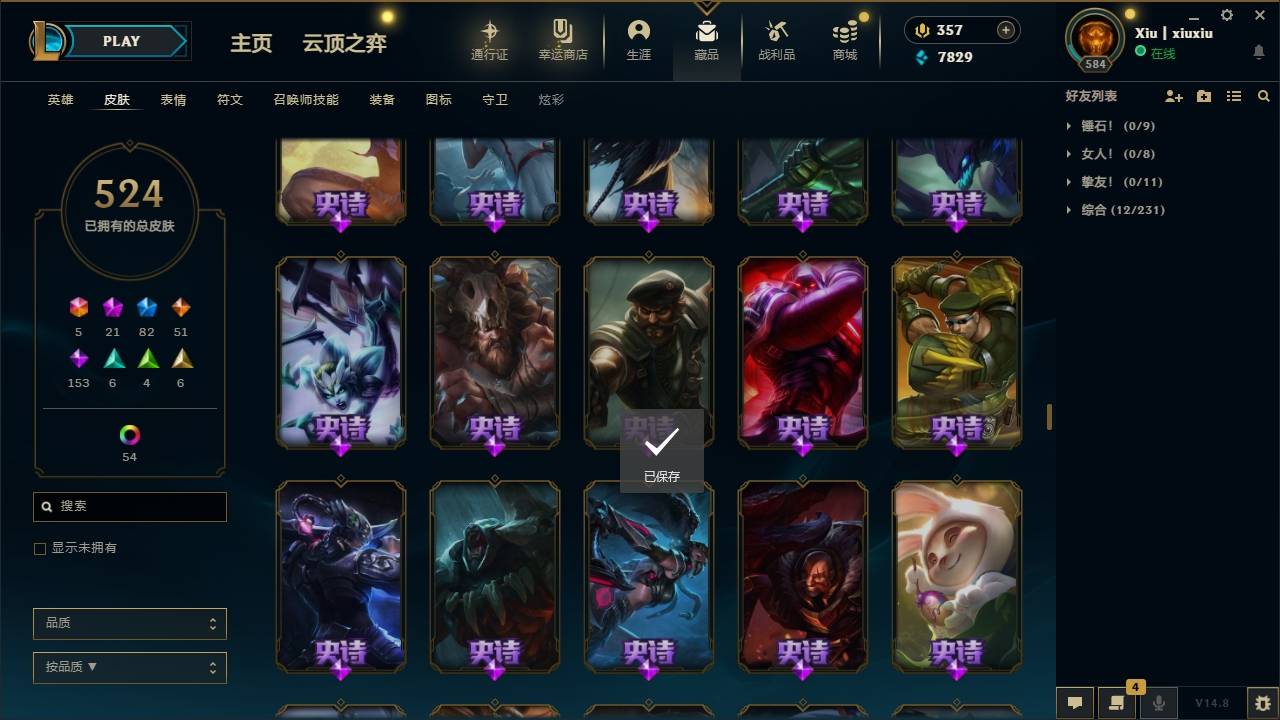Open the 生涯 career profile
Viewport: 1280px width, 720px height.
[x=639, y=40]
